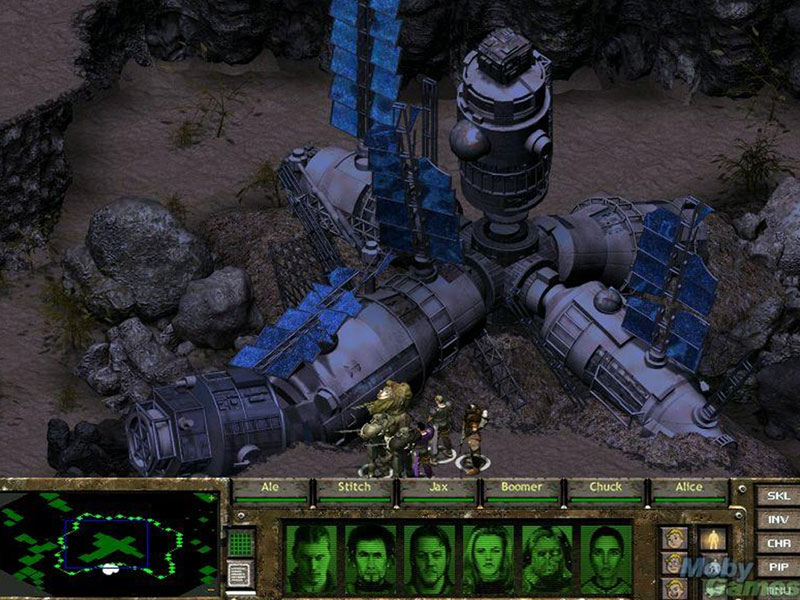Screen dimensions: 800x600
Task: Select squad member Stitch's name tab
Action: [x=355, y=488]
